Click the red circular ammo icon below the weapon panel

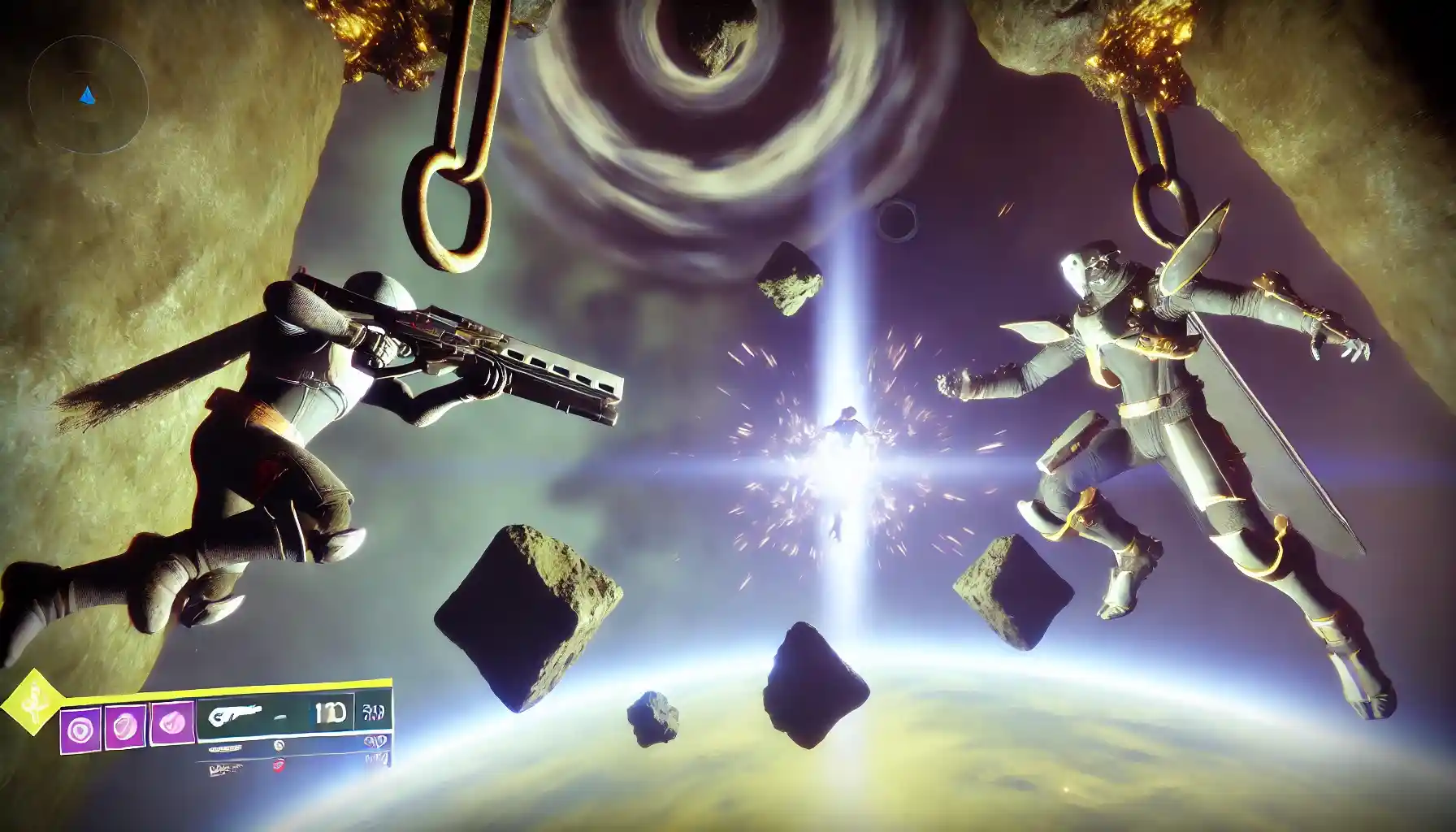point(280,766)
